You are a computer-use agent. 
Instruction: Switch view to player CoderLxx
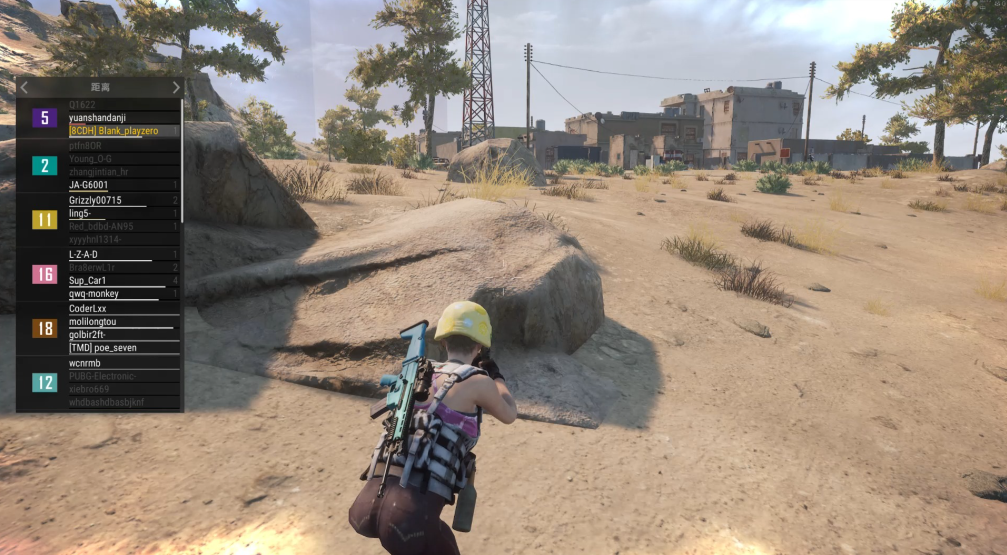[x=87, y=309]
